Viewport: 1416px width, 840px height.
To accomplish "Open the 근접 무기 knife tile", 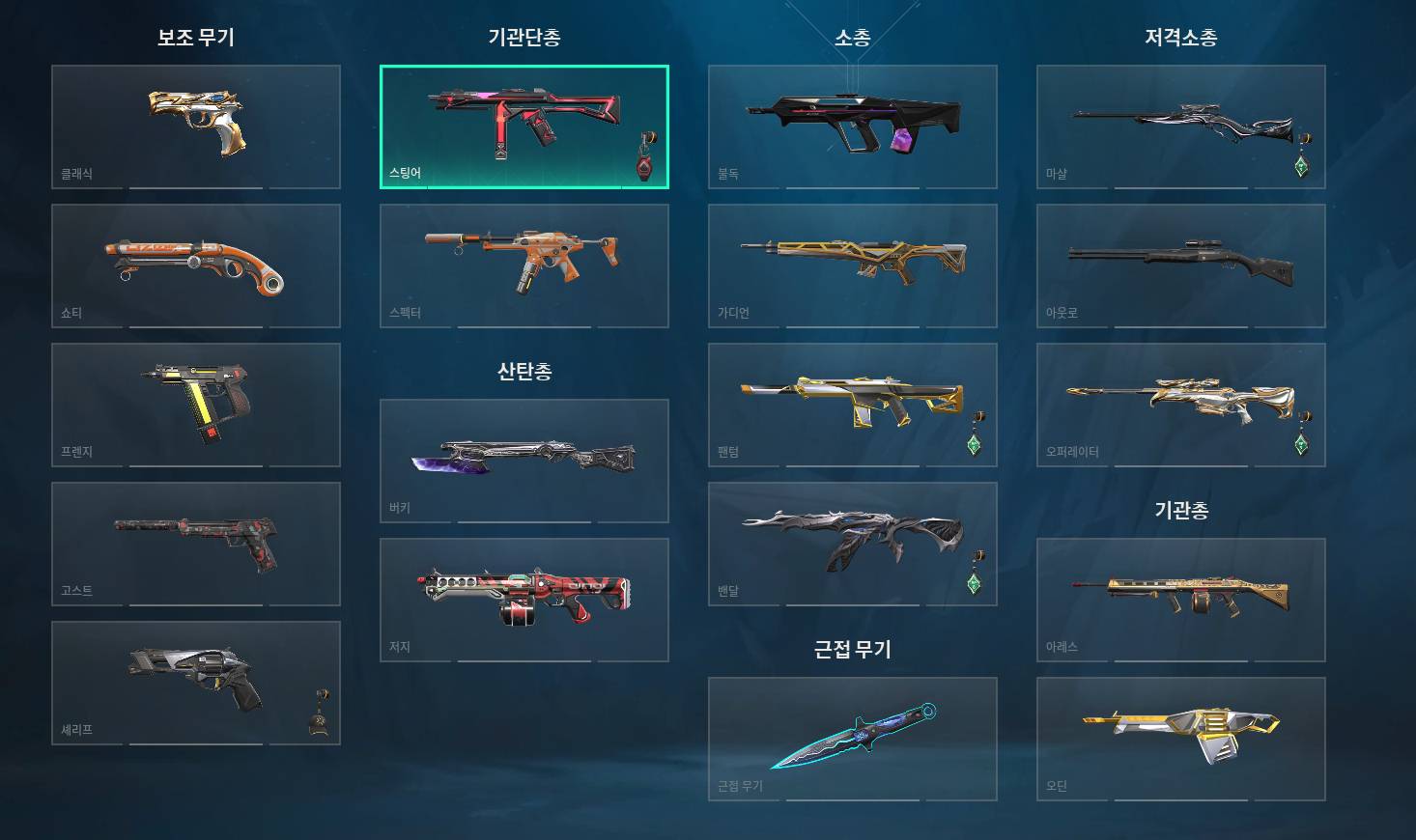I will (x=853, y=739).
